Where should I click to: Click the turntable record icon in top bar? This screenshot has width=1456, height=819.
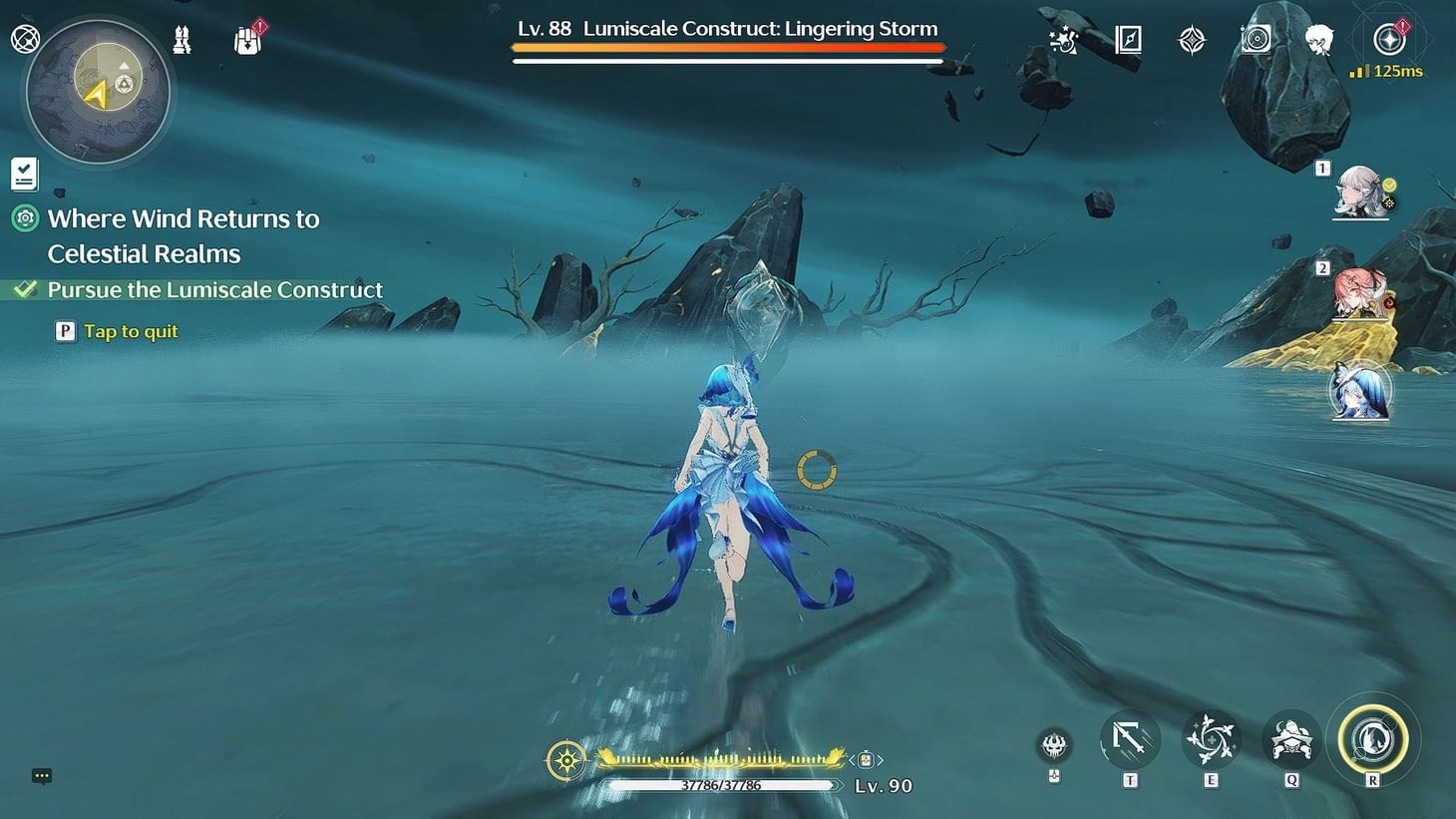[1255, 40]
